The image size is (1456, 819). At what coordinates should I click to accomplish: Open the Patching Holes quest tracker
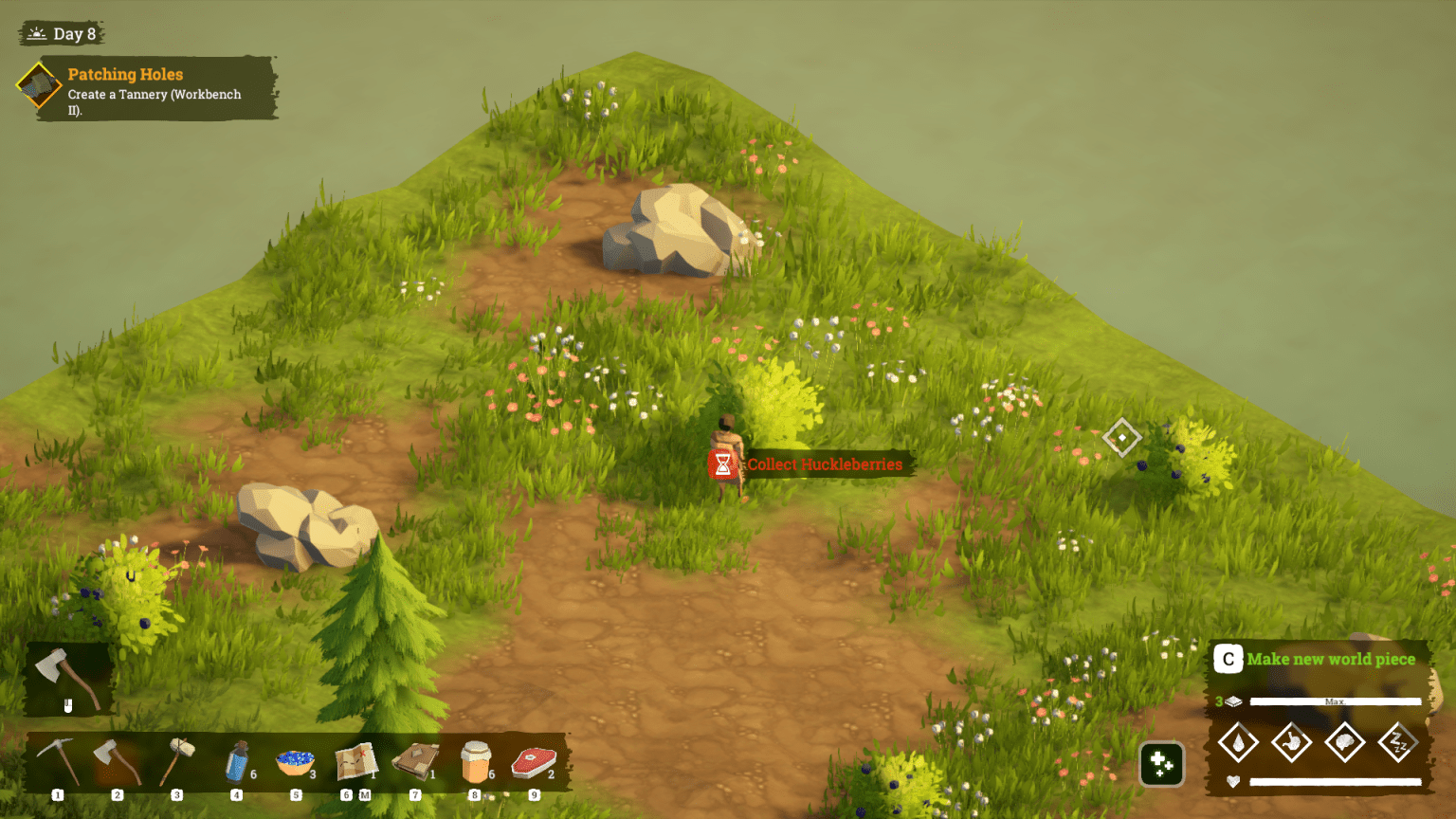click(x=147, y=88)
